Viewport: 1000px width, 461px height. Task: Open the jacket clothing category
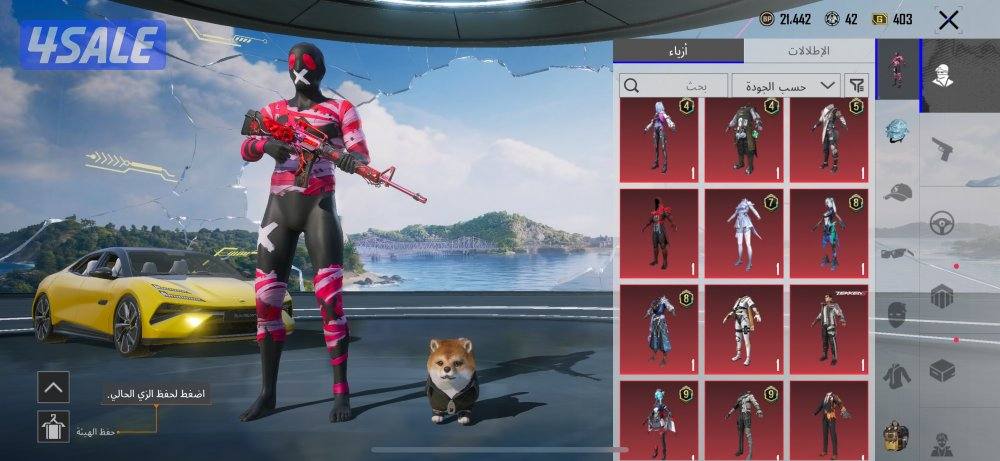pos(897,376)
